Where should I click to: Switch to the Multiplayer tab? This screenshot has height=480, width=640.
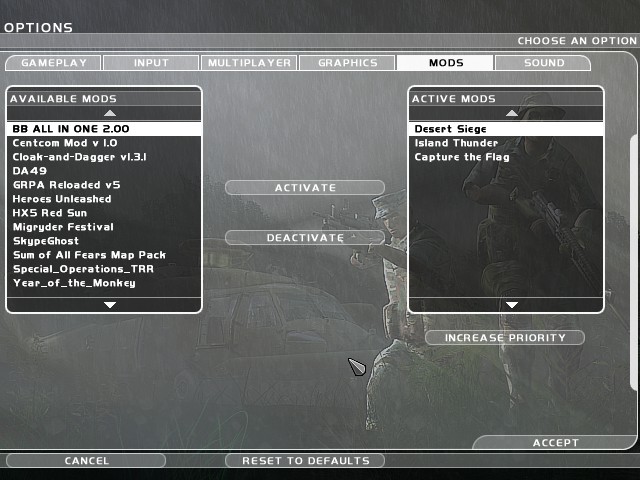[x=249, y=63]
